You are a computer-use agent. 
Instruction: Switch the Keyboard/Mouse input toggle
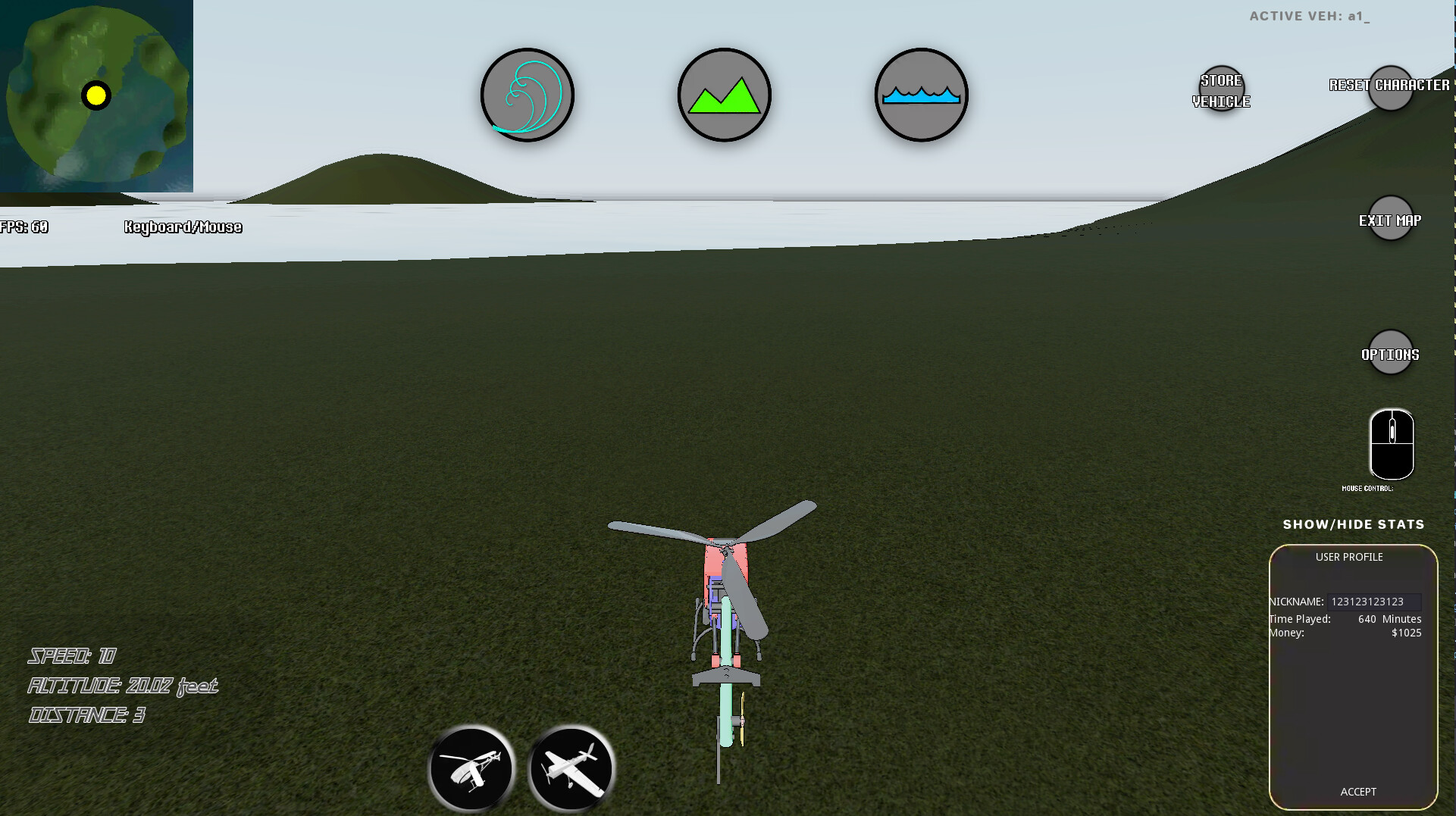pos(183,227)
